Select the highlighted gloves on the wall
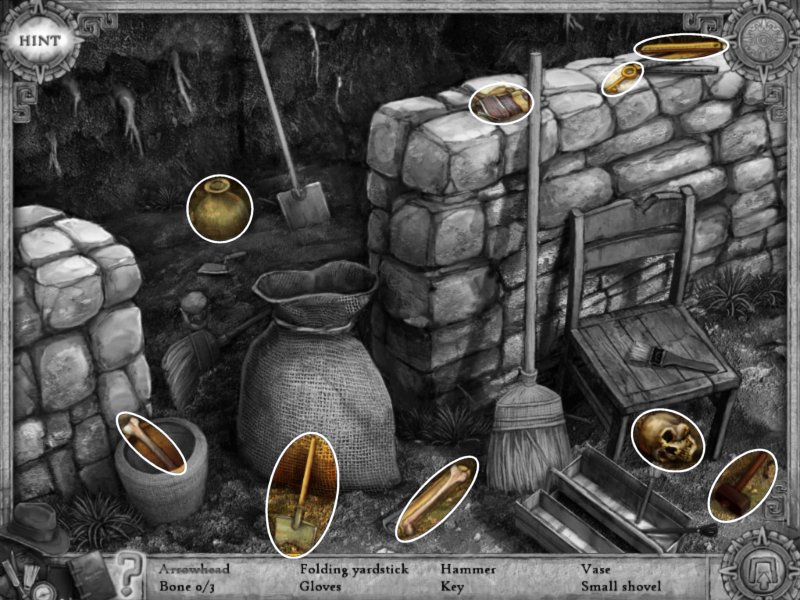The width and height of the screenshot is (800, 600). [x=501, y=103]
